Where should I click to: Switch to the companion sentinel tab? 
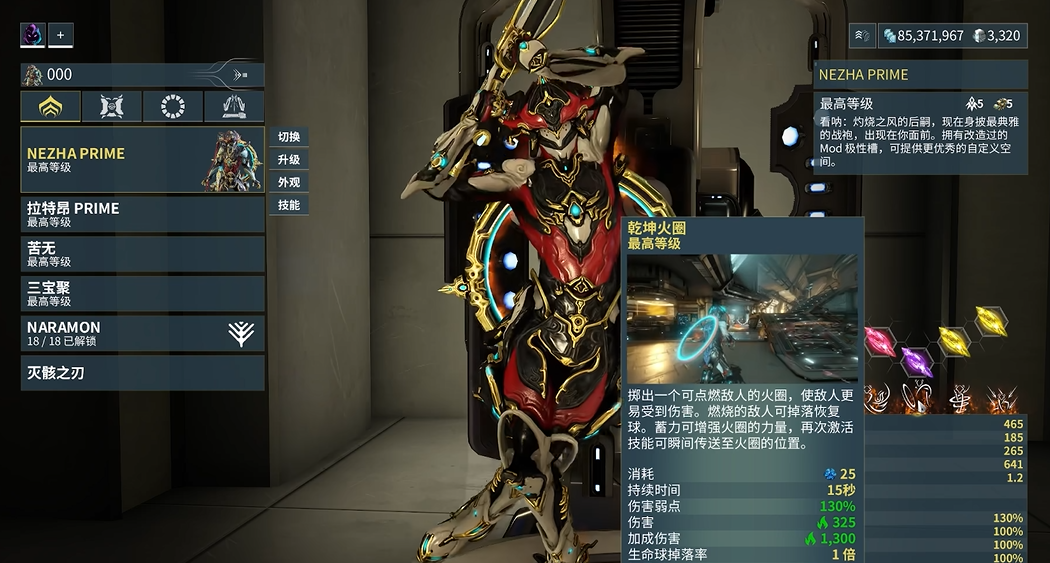click(111, 107)
